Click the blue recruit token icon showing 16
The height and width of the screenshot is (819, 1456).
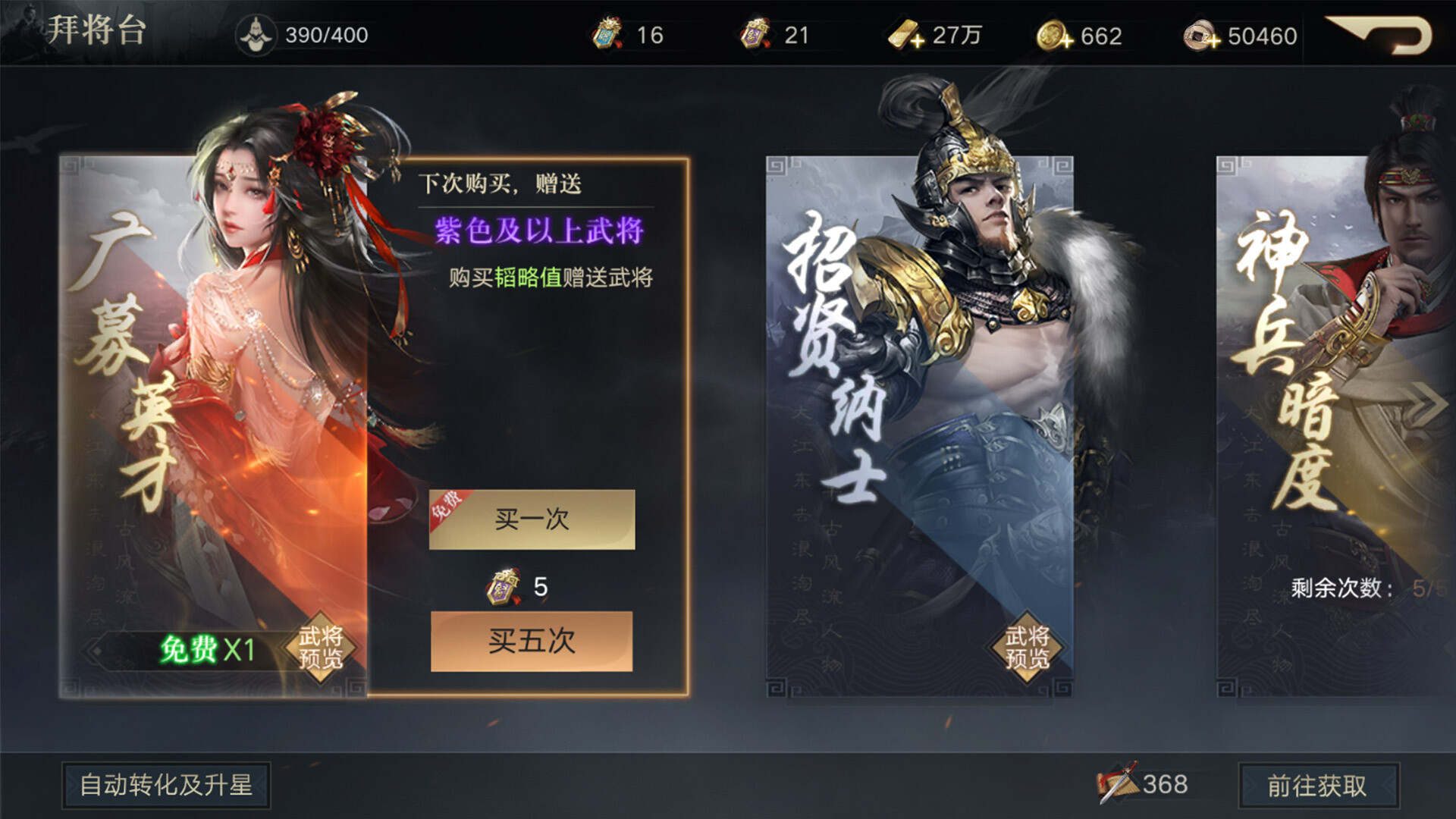[x=604, y=33]
